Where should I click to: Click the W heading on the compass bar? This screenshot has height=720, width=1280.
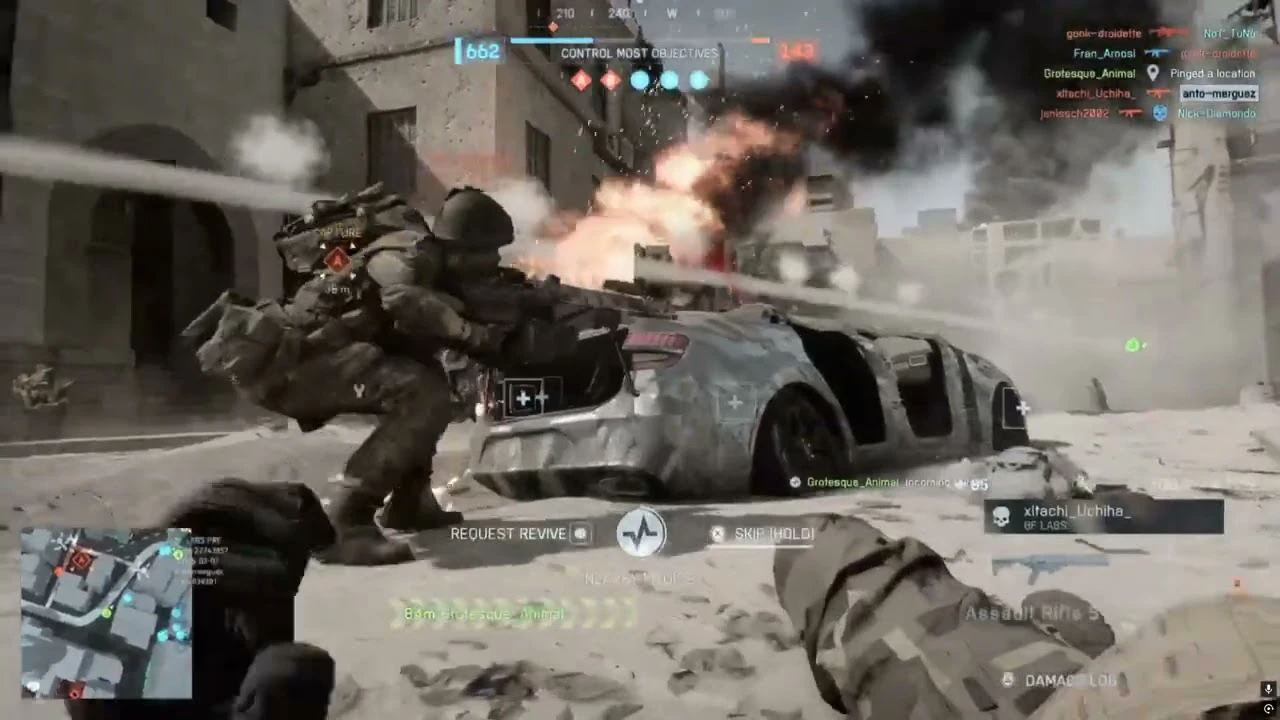point(671,14)
